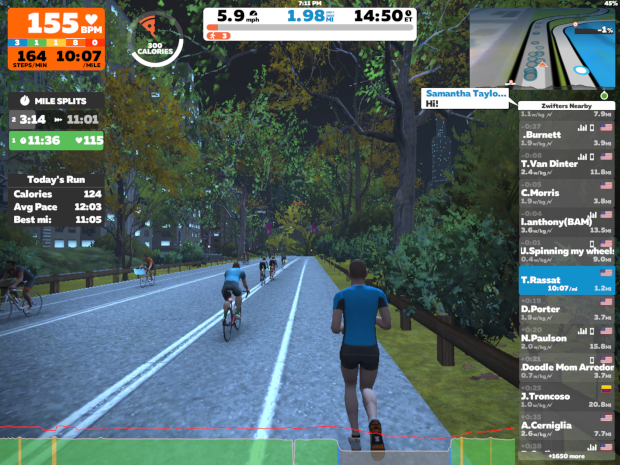Select T.Van Dinter in the nearby list
The height and width of the screenshot is (465, 620).
coord(566,166)
